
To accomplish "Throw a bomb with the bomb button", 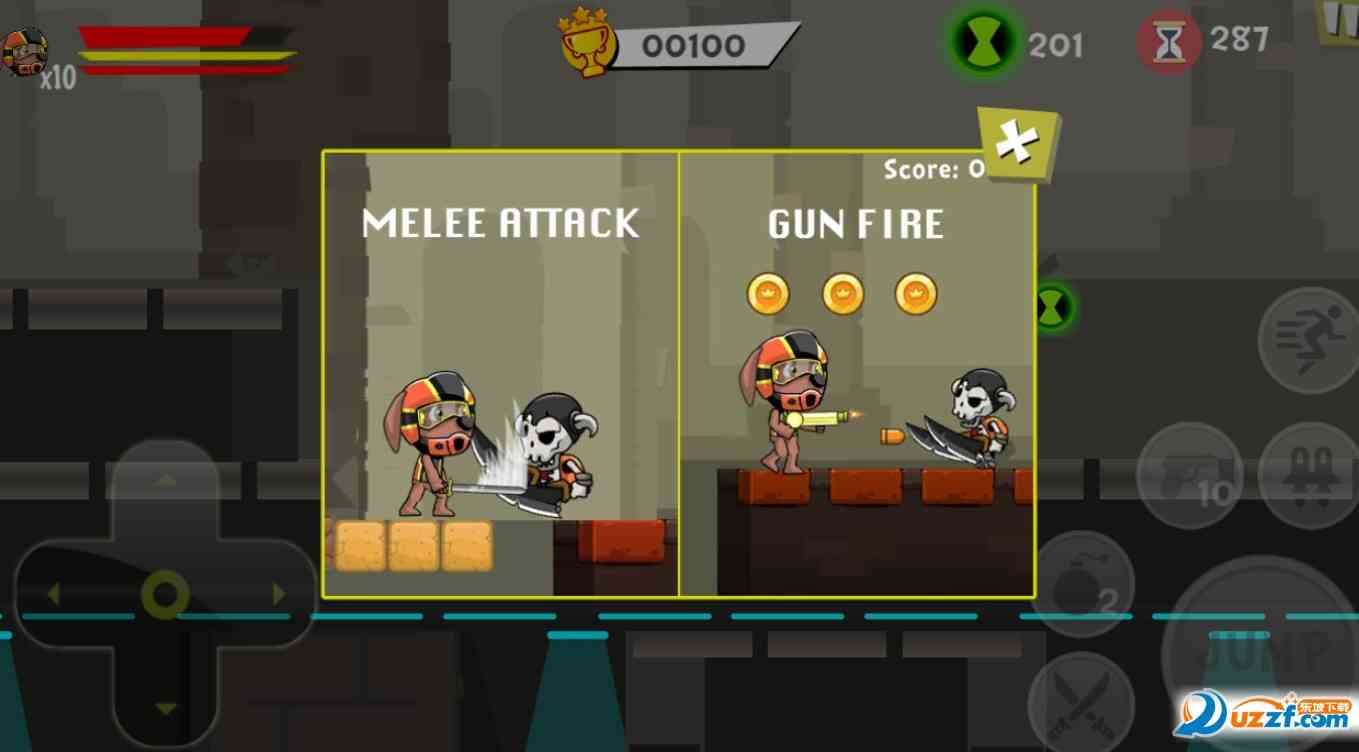I will [1082, 584].
